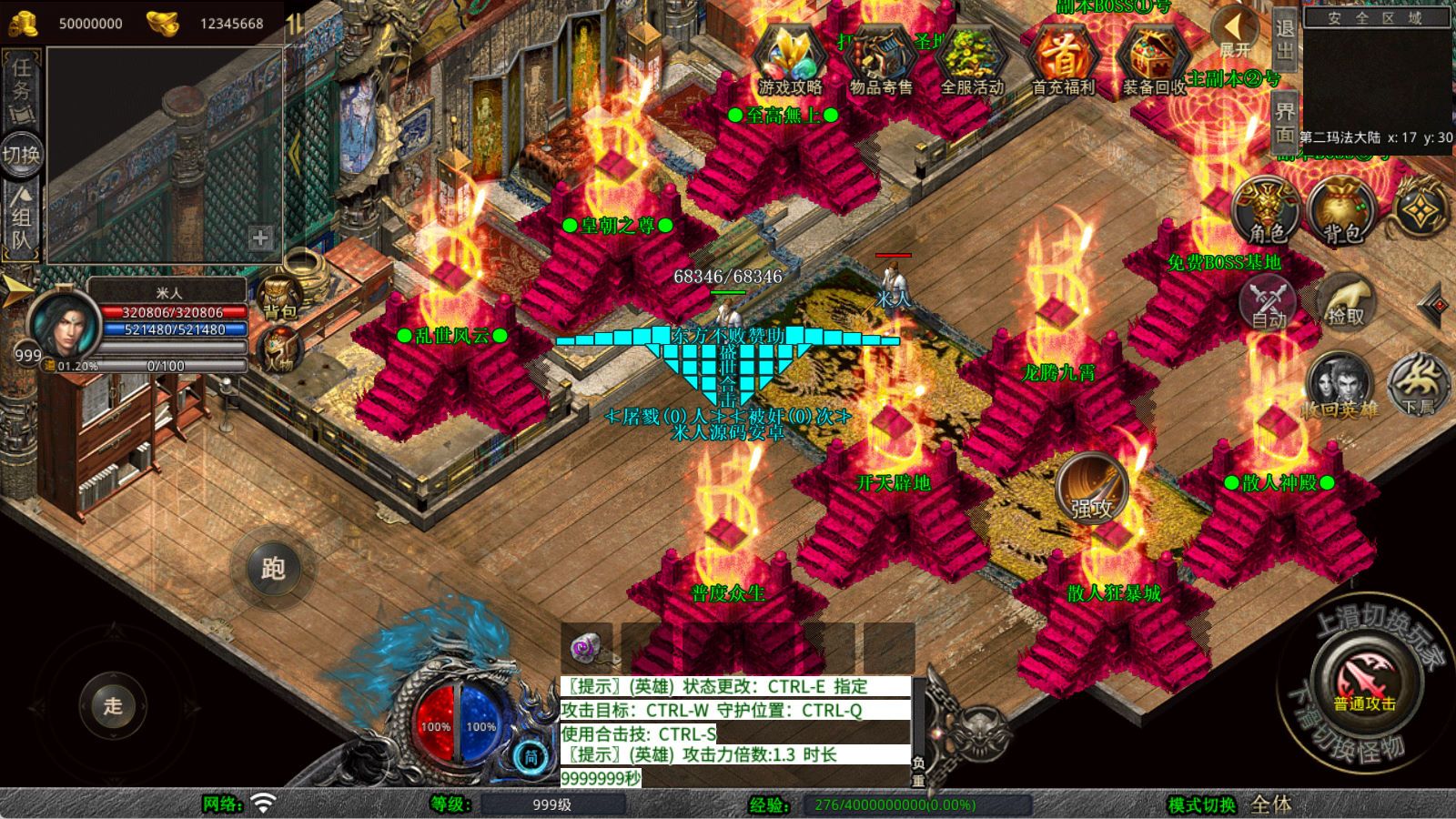Tap the 拾取 pick-up button
This screenshot has width=1456, height=819.
click(x=1346, y=300)
